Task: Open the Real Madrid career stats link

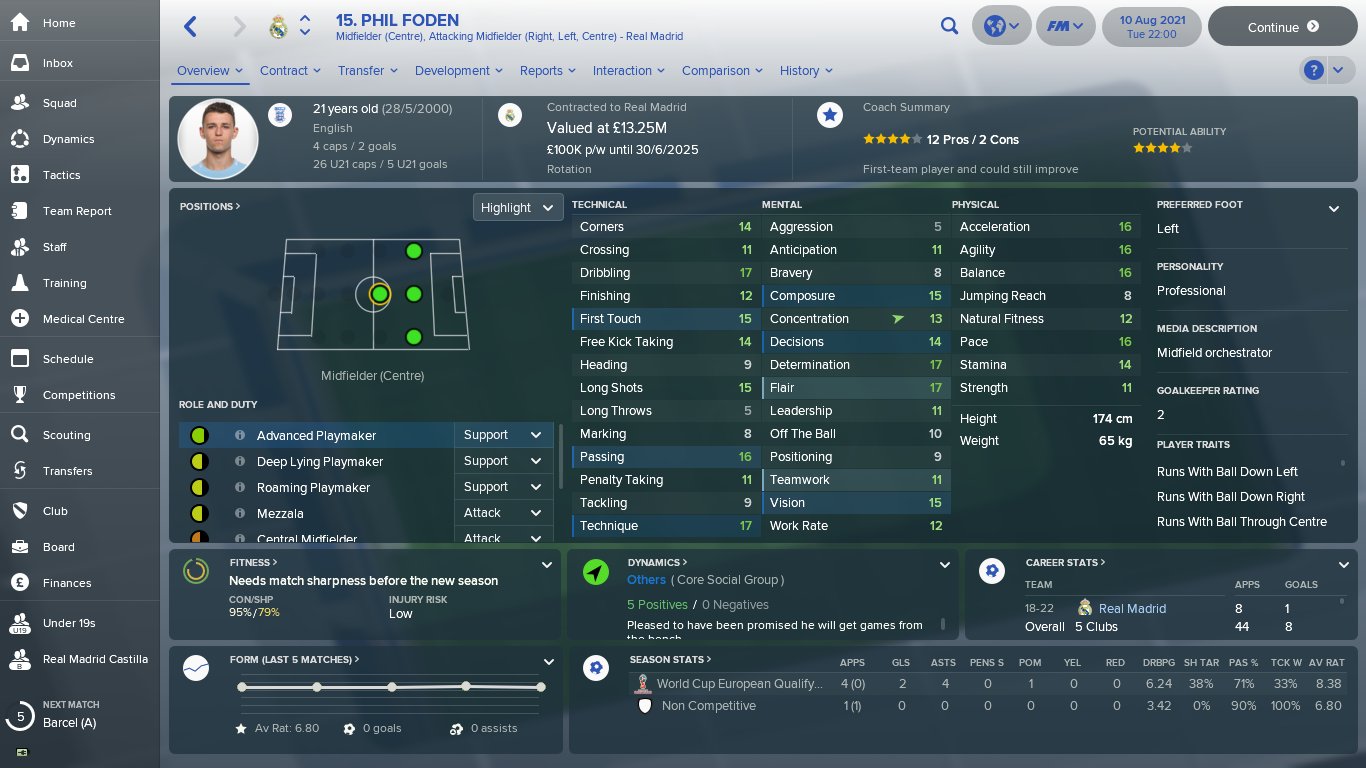Action: [1132, 608]
